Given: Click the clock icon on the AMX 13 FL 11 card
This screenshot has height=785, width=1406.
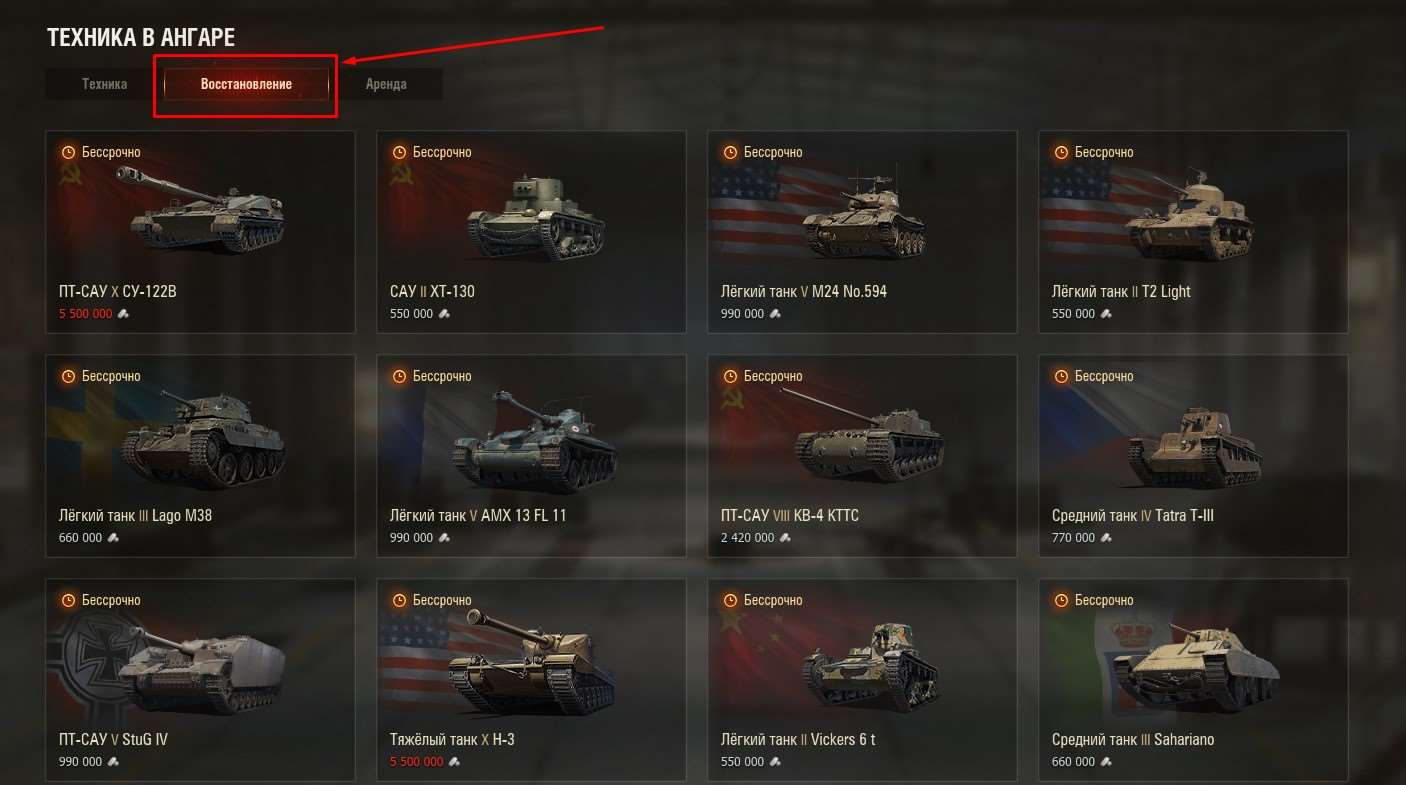Looking at the screenshot, I should [398, 376].
